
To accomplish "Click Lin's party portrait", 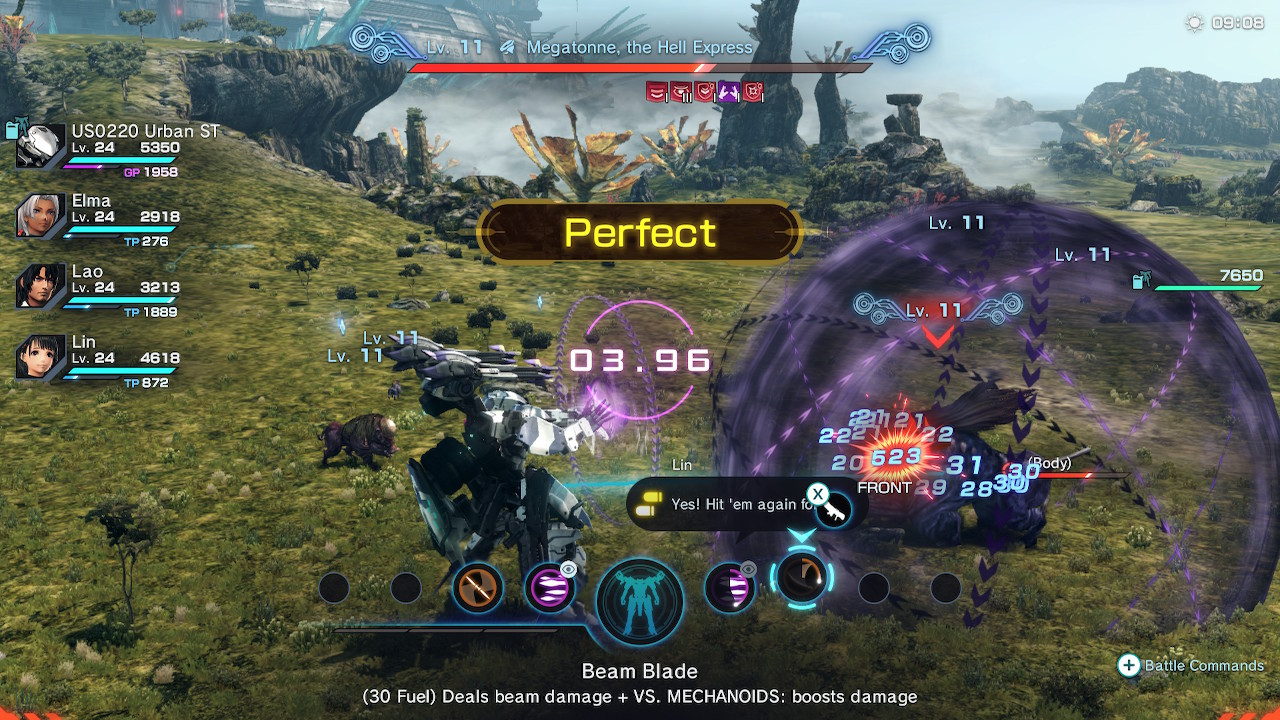I will [x=41, y=358].
